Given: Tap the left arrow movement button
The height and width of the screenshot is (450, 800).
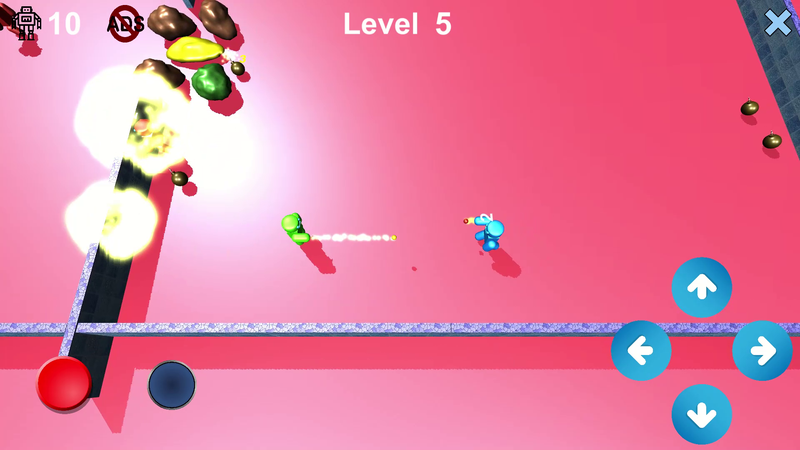Looking at the screenshot, I should tap(641, 351).
